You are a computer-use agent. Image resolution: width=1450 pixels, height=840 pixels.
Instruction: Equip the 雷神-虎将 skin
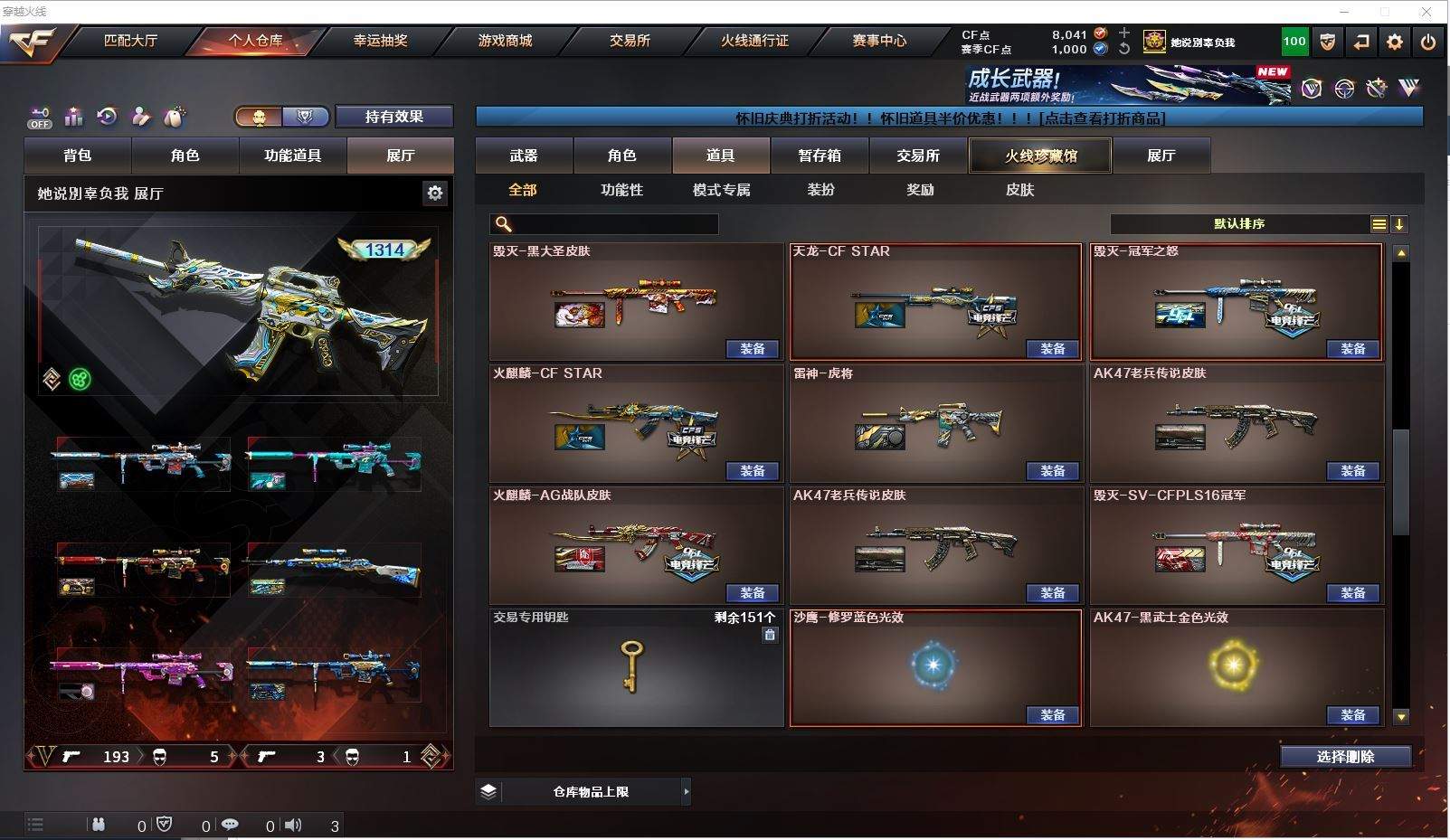pyautogui.click(x=1052, y=471)
